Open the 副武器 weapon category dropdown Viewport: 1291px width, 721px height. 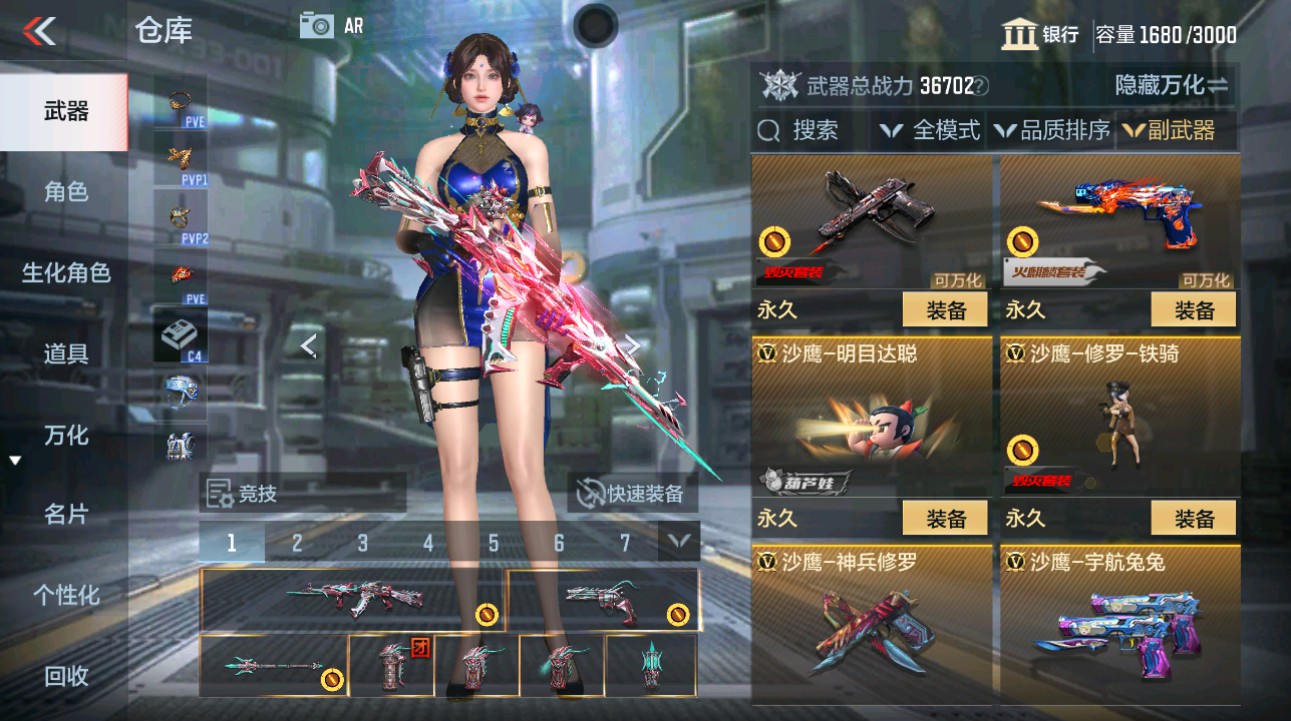[1180, 130]
